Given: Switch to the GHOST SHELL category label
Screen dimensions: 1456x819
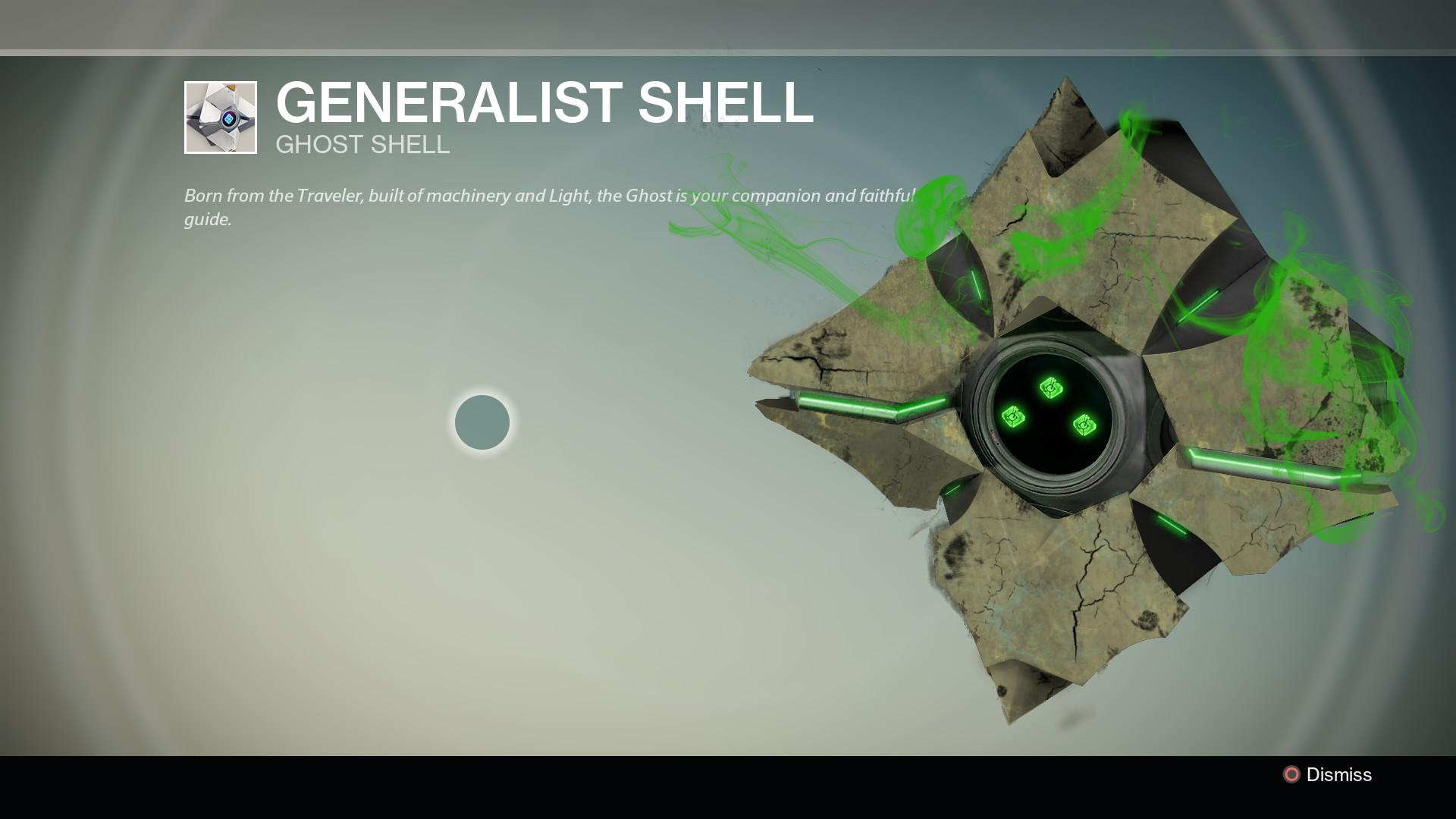Looking at the screenshot, I should point(362,144).
